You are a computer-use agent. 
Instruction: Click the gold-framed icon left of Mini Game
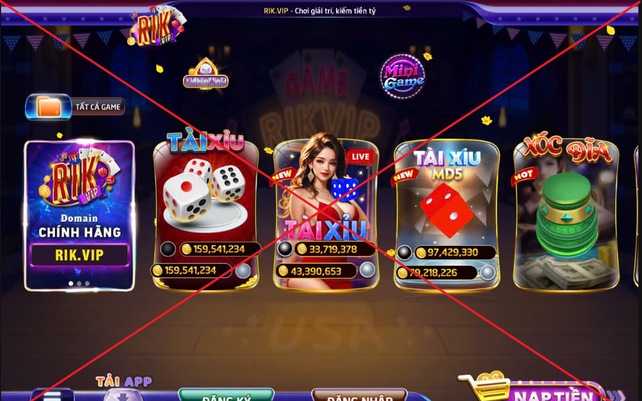207,75
